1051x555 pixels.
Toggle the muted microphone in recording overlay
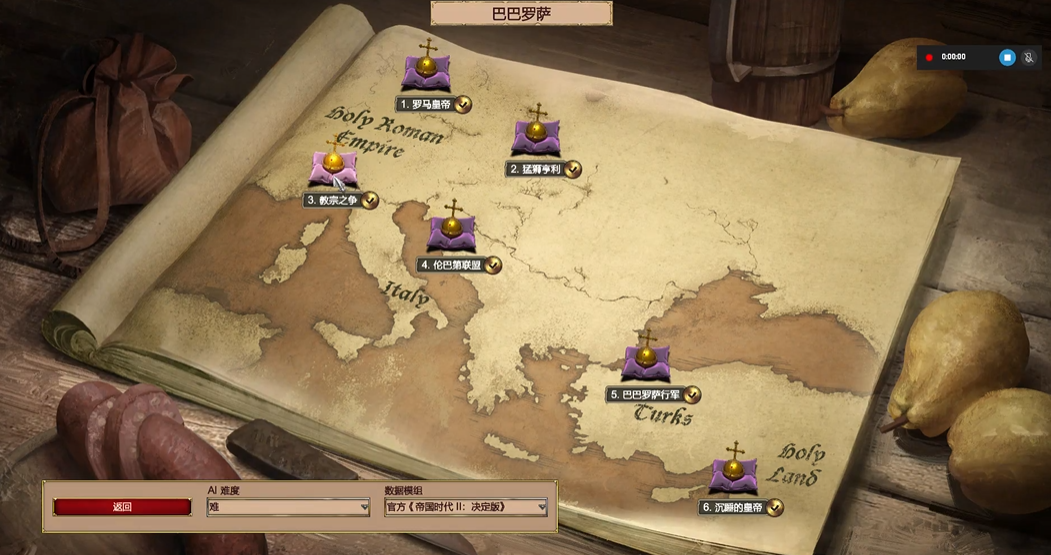pos(1029,57)
